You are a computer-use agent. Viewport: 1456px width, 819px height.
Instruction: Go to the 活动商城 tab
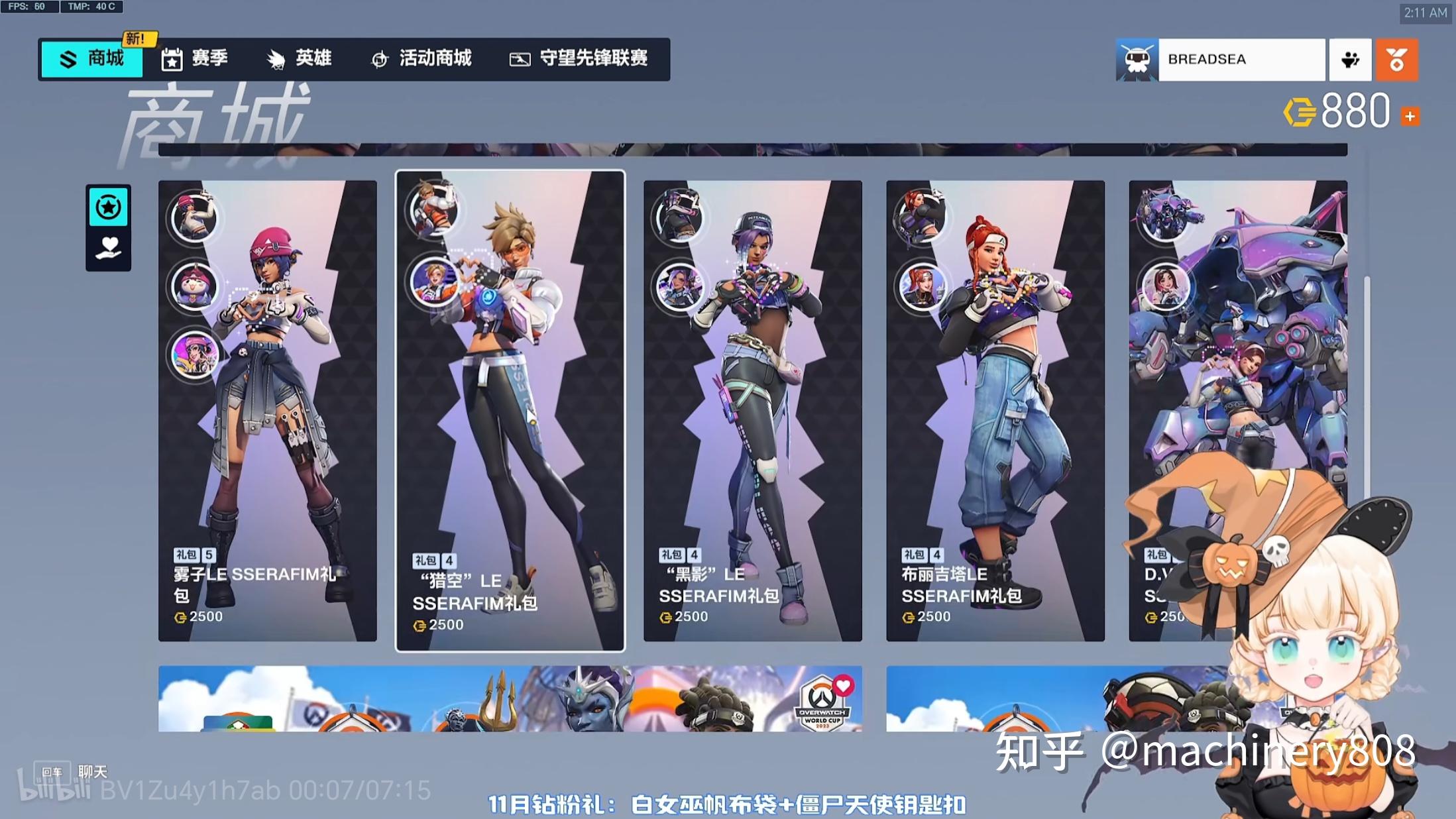point(423,59)
